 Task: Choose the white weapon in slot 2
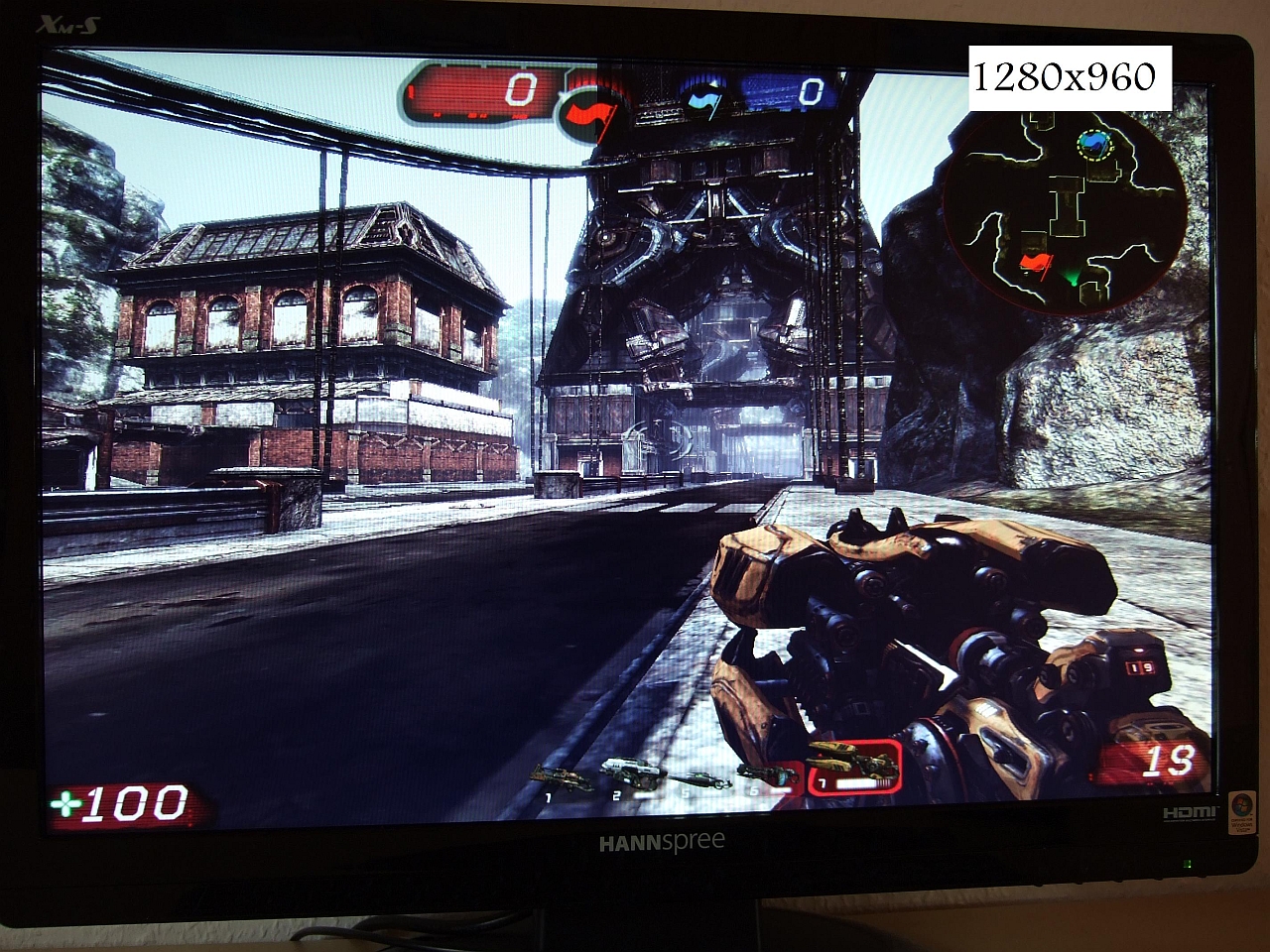pos(631,772)
